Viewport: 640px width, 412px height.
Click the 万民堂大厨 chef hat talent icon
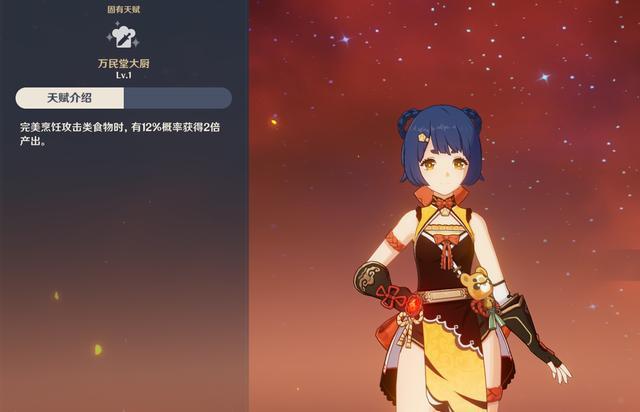[x=123, y=38]
